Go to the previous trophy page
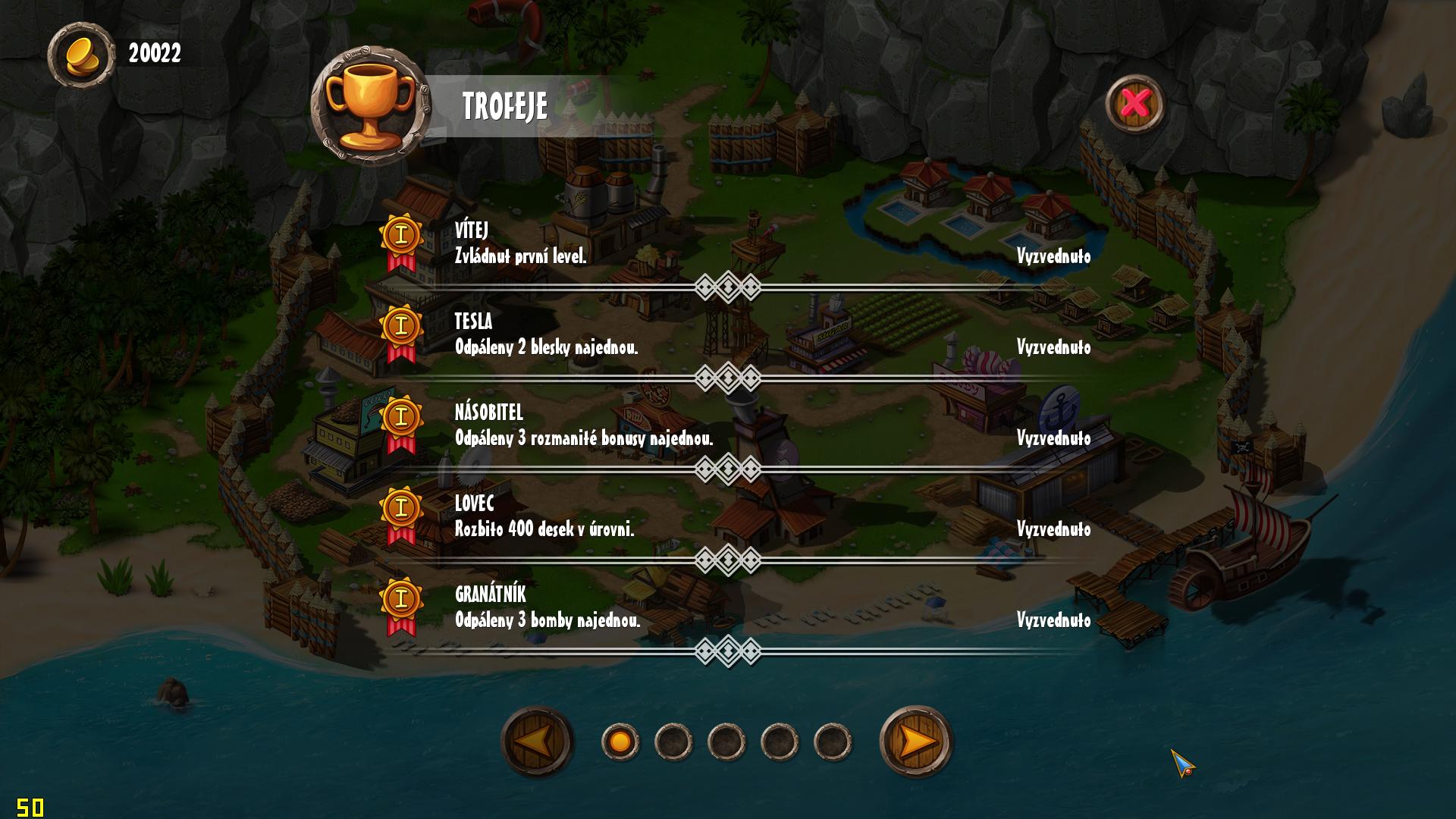This screenshot has height=819, width=1456. 537,742
